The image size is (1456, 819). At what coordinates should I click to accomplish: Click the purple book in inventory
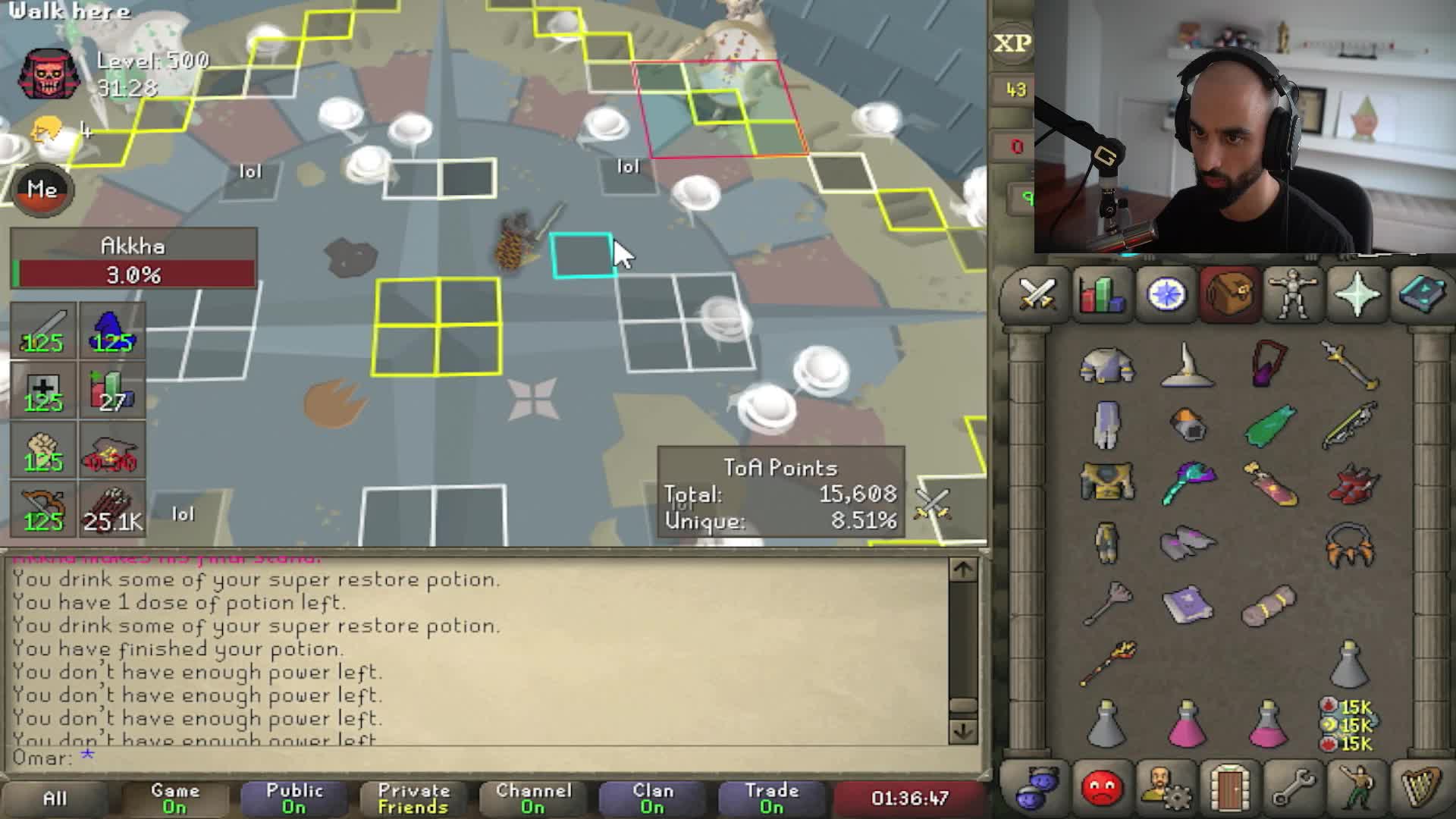click(x=1188, y=605)
